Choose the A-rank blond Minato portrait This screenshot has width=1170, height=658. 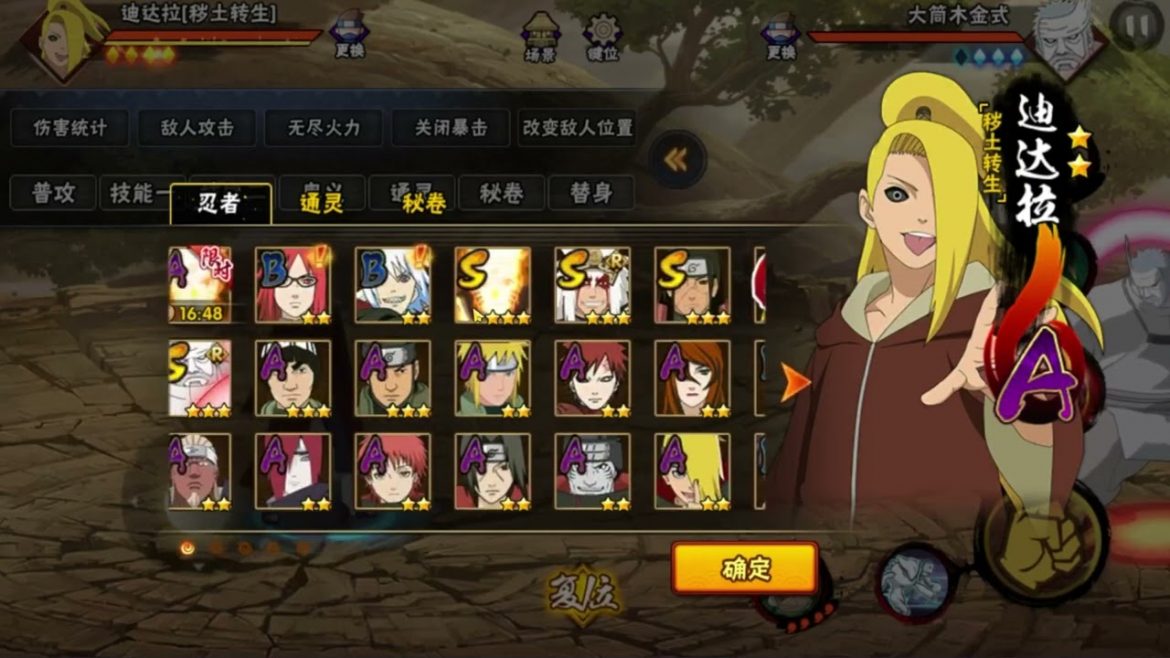coord(492,378)
